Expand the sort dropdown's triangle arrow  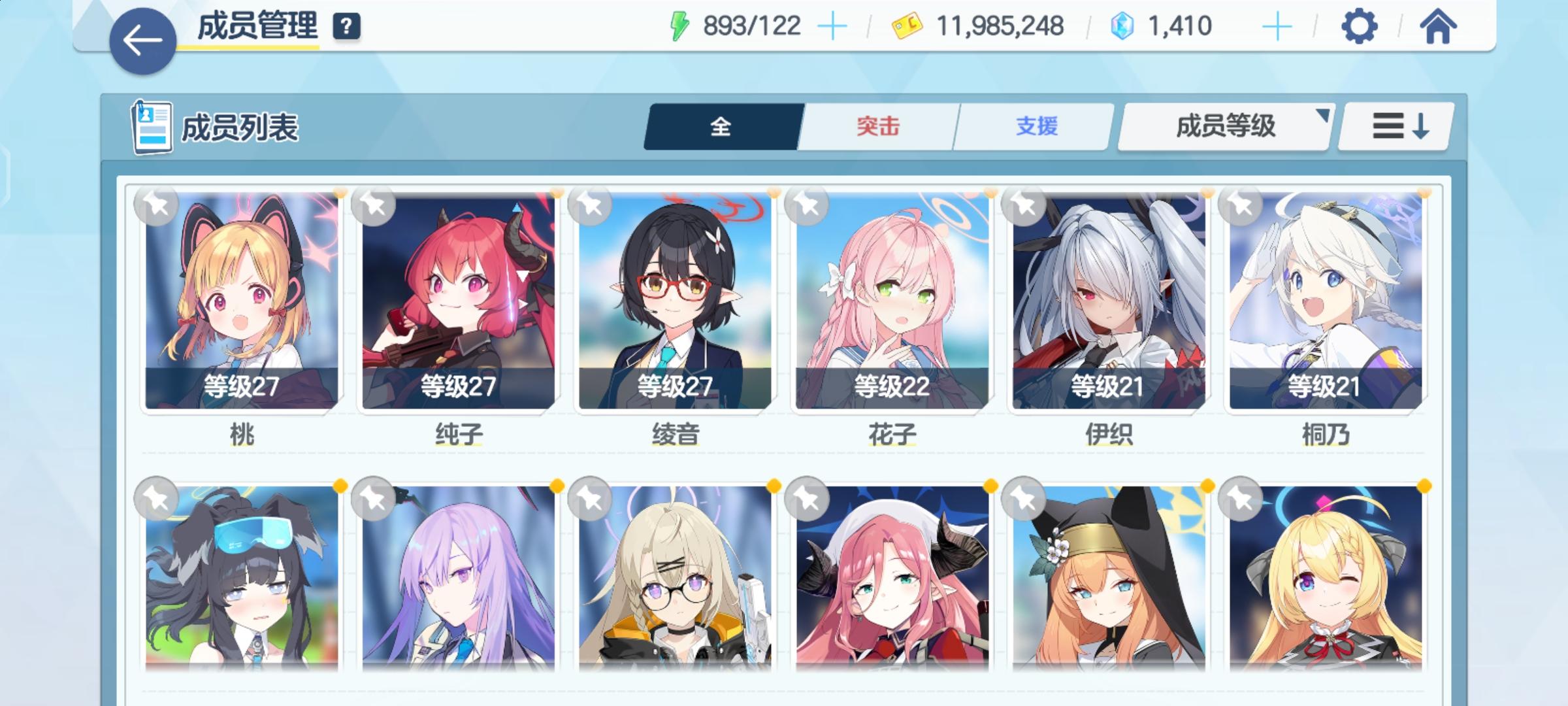[x=1322, y=118]
